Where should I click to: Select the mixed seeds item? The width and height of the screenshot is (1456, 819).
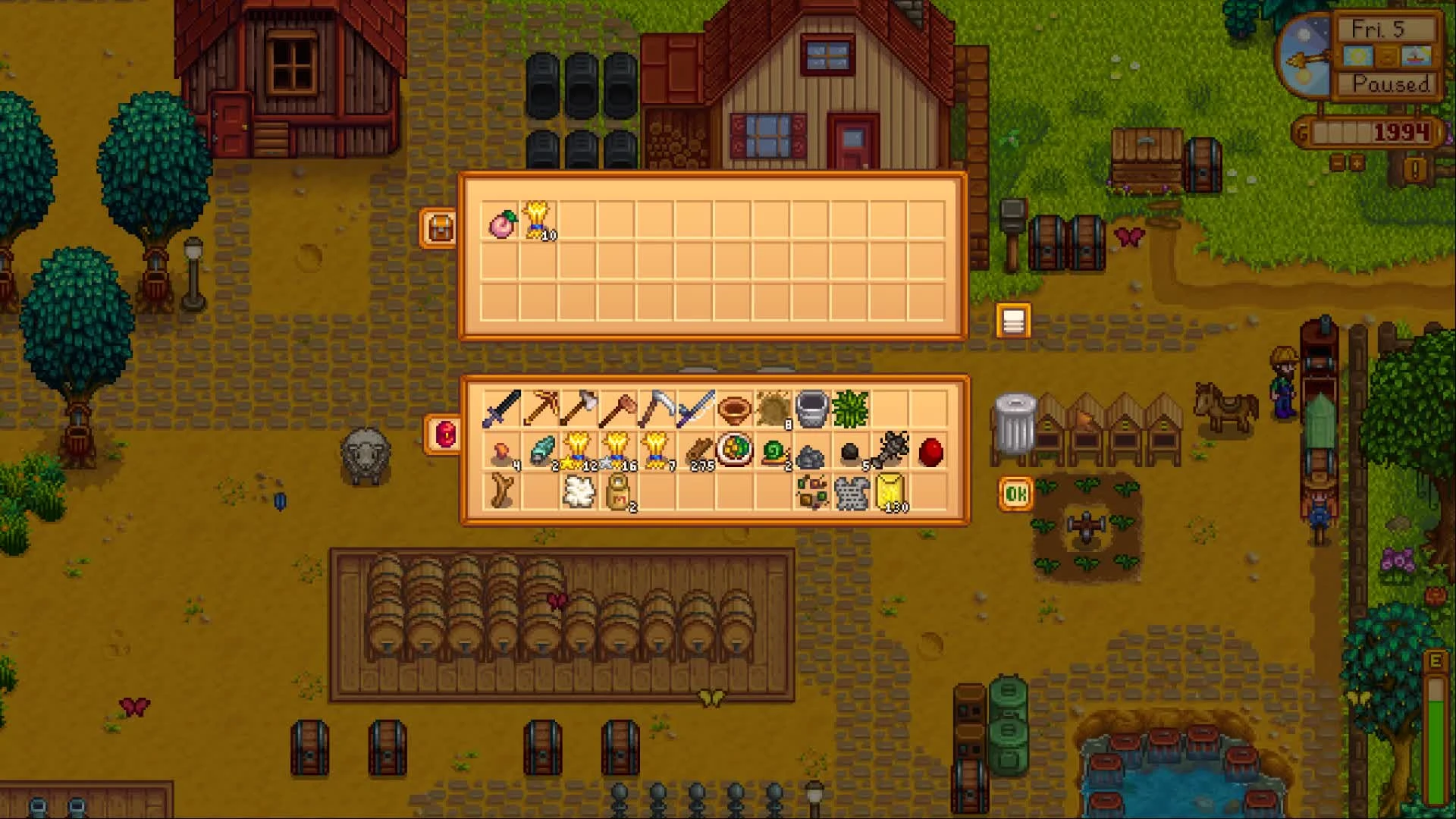(x=812, y=494)
